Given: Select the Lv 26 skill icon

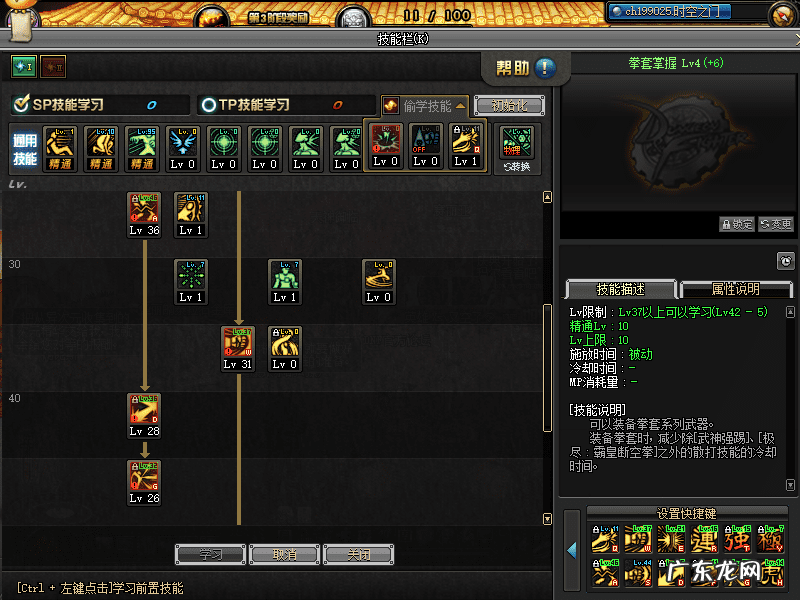Looking at the screenshot, I should (144, 476).
